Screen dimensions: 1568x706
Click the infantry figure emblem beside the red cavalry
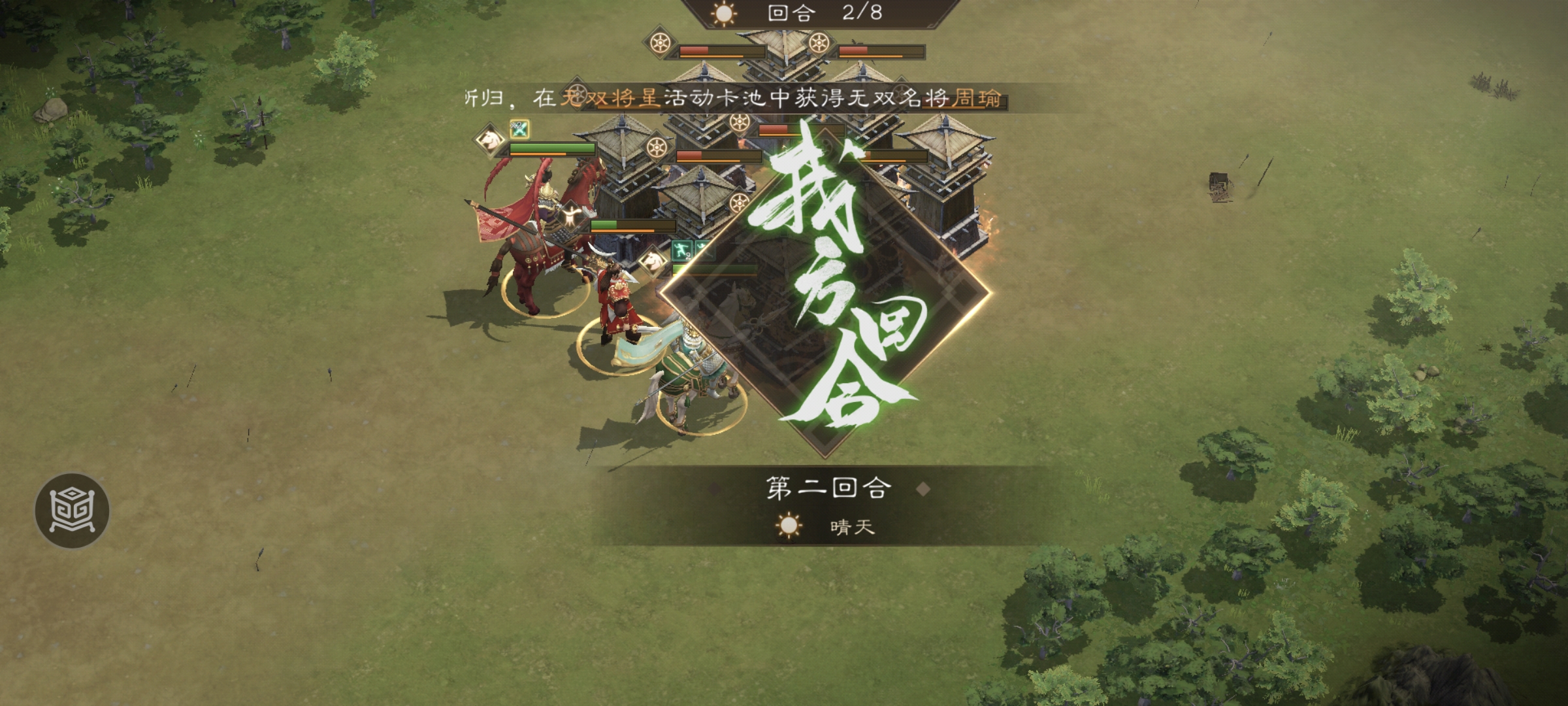click(x=572, y=216)
